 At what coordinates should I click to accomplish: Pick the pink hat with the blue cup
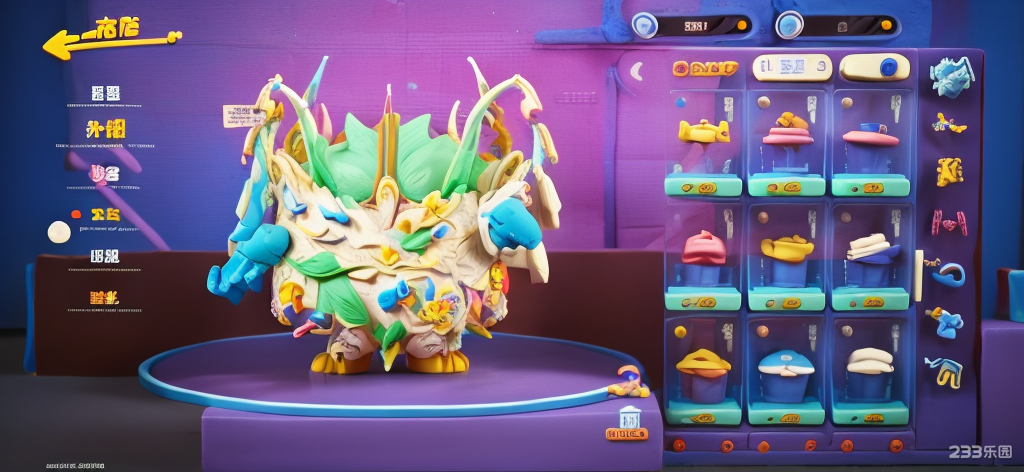(871, 133)
